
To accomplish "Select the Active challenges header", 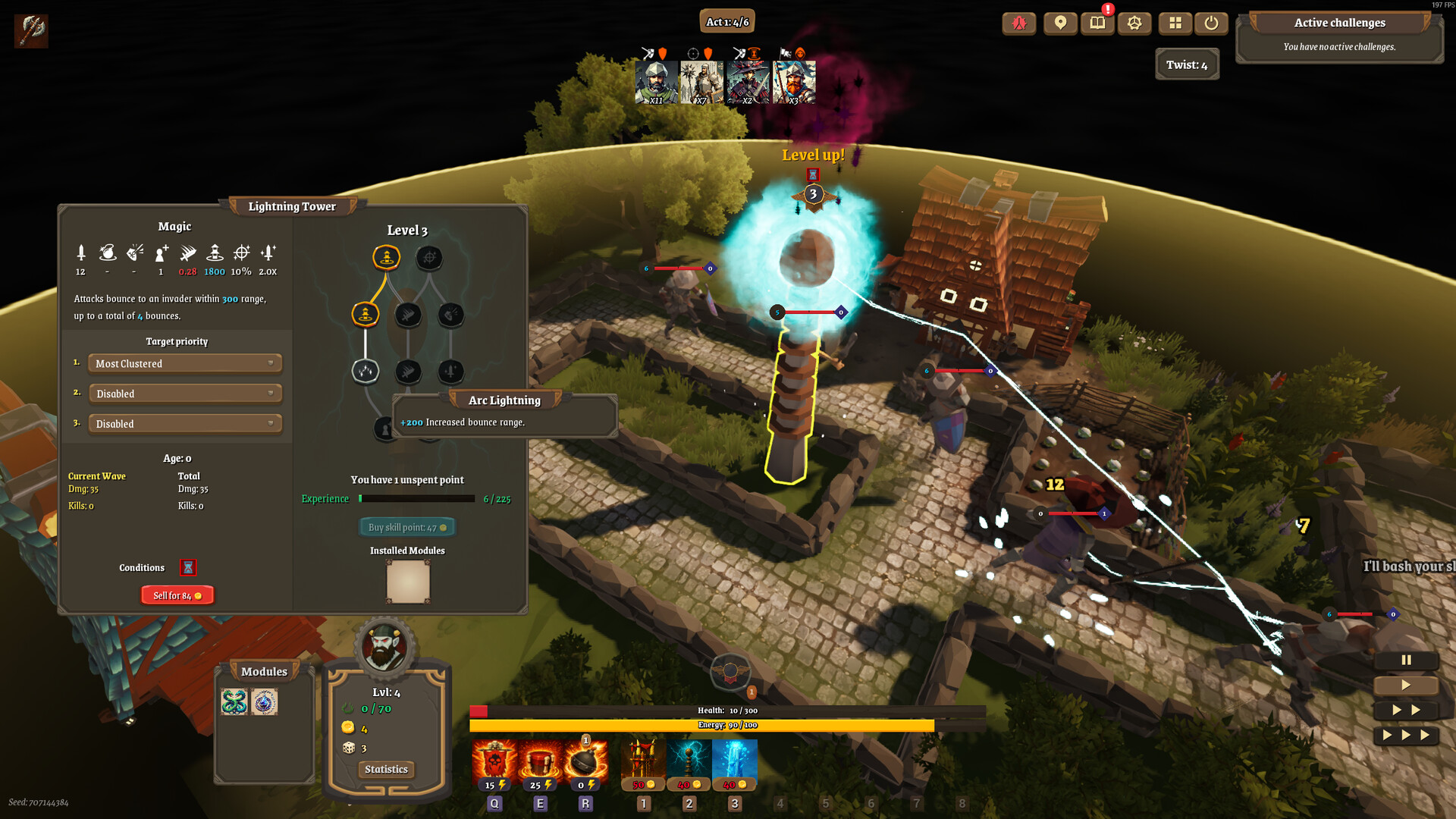I will point(1339,23).
